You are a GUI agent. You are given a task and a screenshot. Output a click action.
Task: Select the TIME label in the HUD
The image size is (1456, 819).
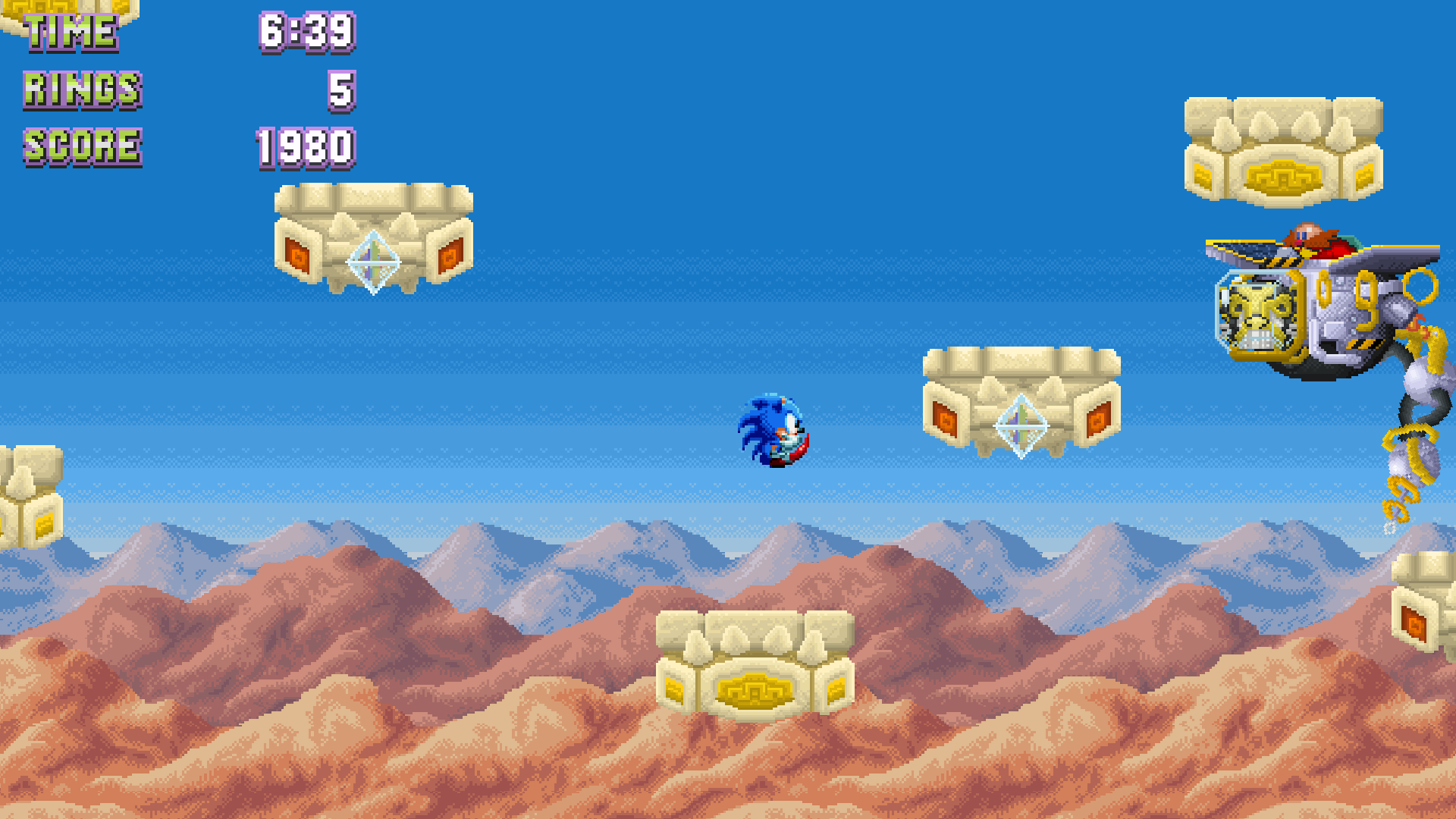click(x=71, y=32)
